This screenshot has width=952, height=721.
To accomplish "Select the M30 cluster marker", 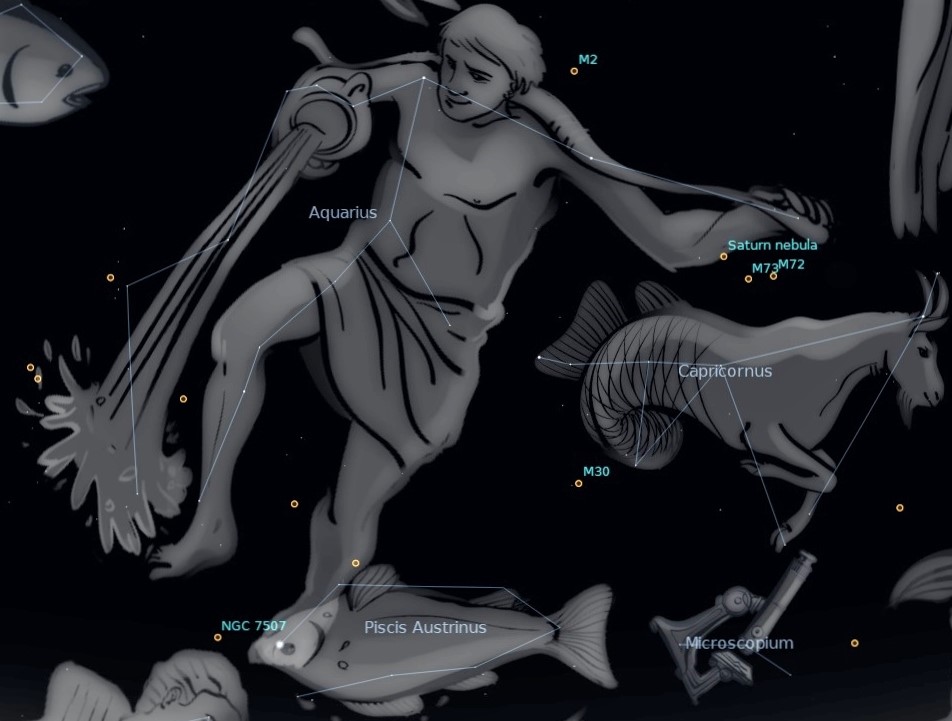I will coord(579,484).
